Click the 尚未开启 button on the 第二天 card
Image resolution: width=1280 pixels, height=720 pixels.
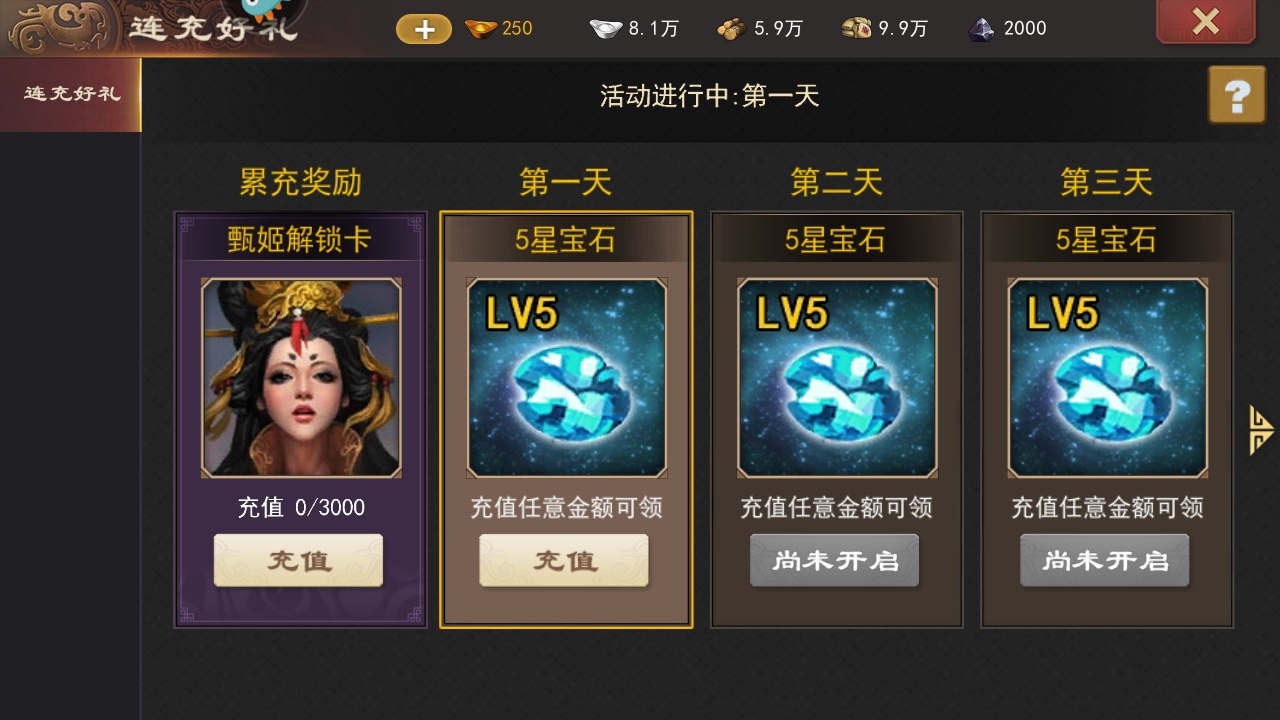[834, 560]
